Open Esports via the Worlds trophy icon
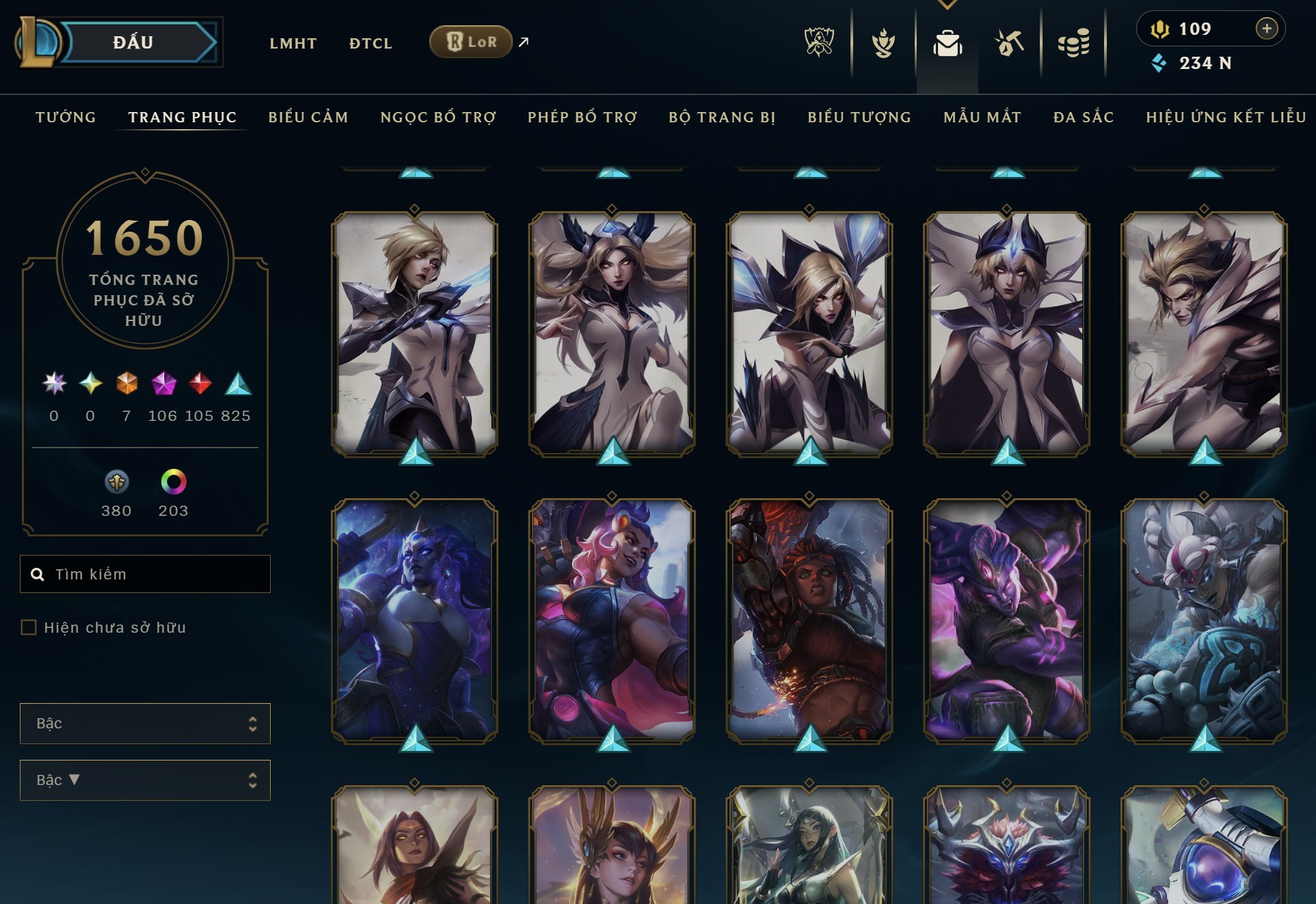The width and height of the screenshot is (1316, 904). (818, 43)
